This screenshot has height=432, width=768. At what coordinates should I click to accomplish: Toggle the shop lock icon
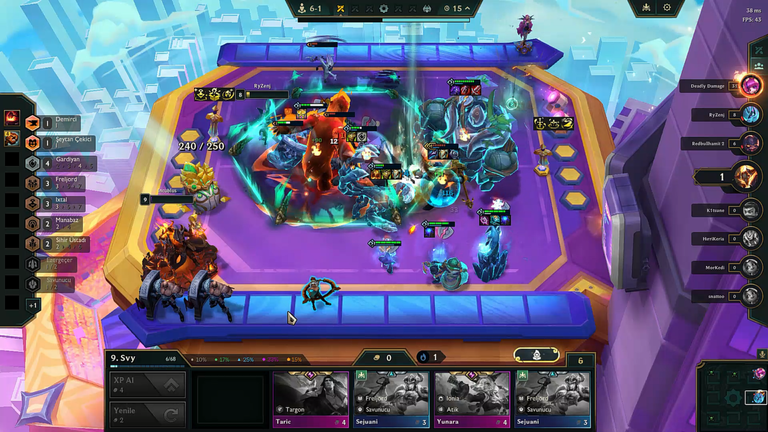(x=537, y=355)
